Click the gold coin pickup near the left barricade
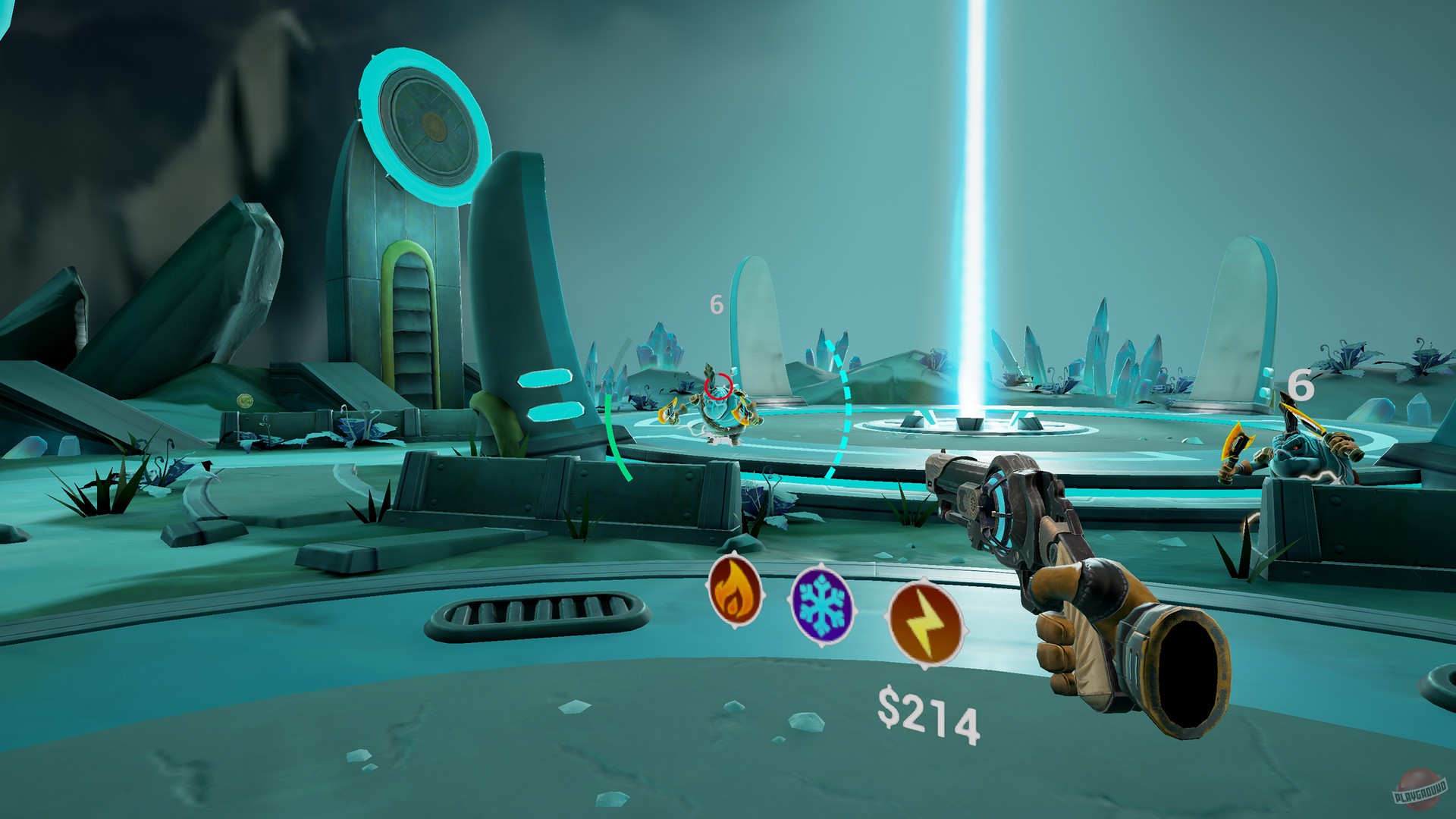The image size is (1456, 819). (245, 400)
